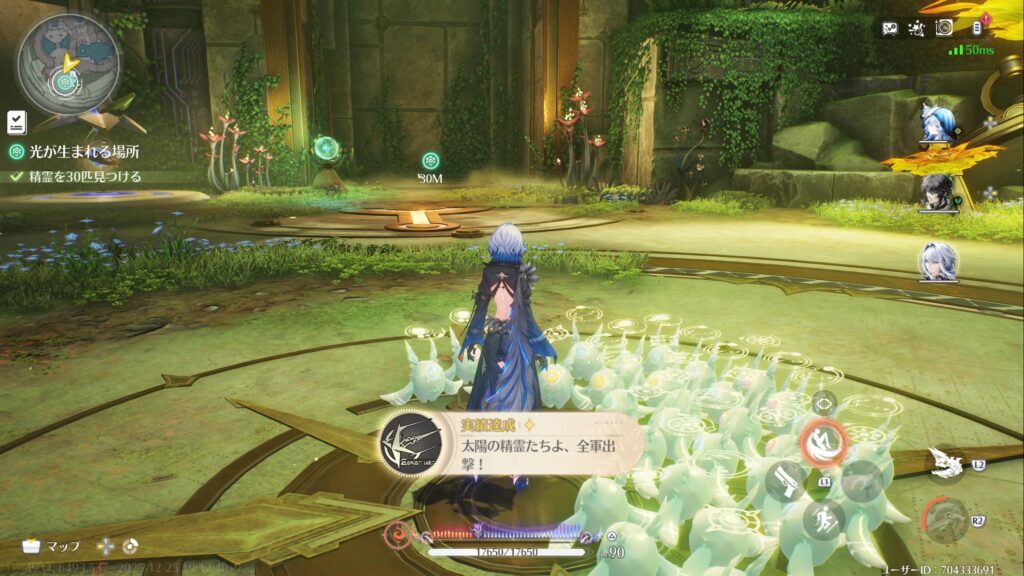The height and width of the screenshot is (576, 1024).
Task: Open the menu icon with red alert
Action: point(979,27)
